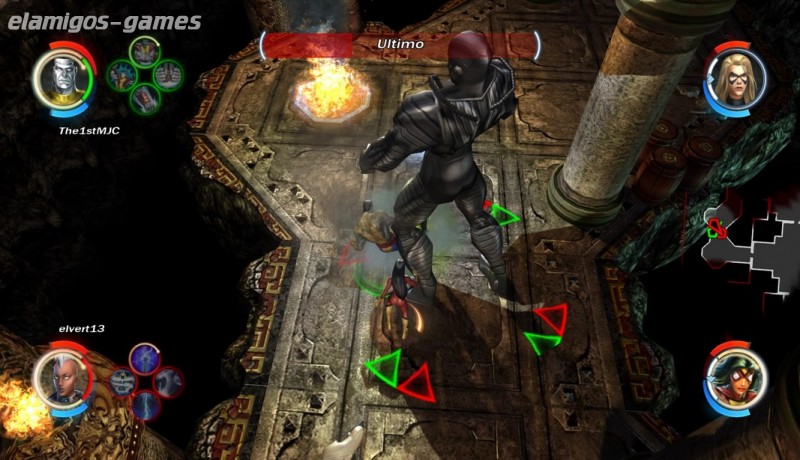Activate Storm's bottom lightning bolt power
Viewport: 800px width, 460px height.
pyautogui.click(x=146, y=404)
